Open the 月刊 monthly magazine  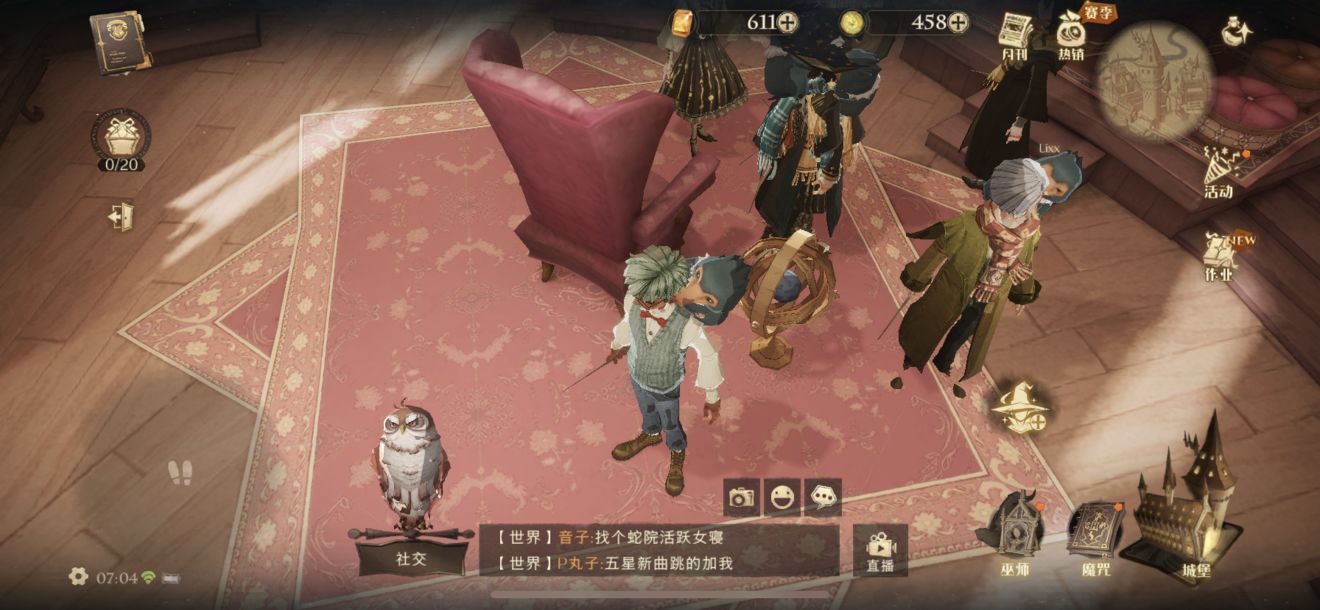[x=1016, y=35]
